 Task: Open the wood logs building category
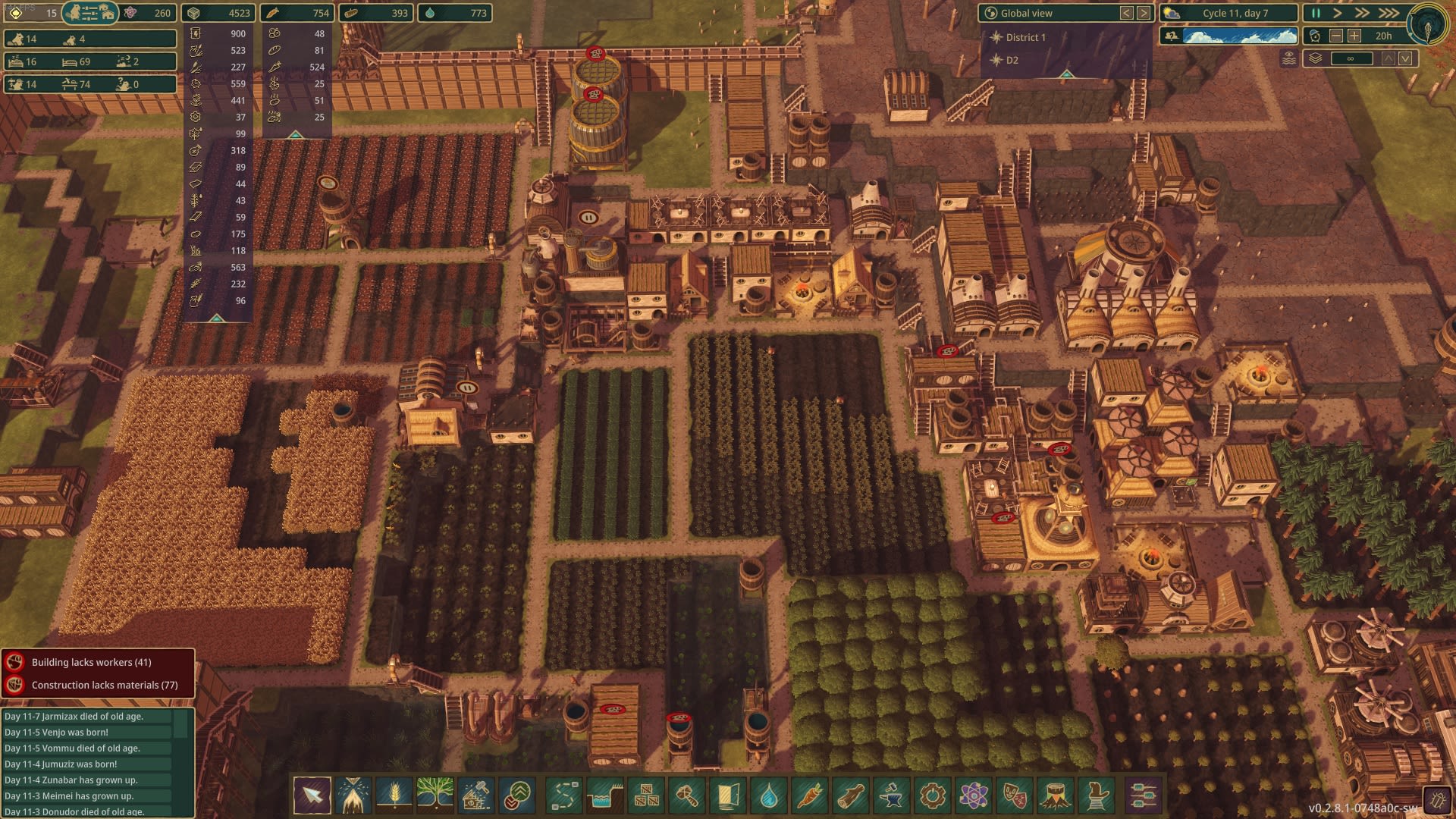click(x=851, y=795)
